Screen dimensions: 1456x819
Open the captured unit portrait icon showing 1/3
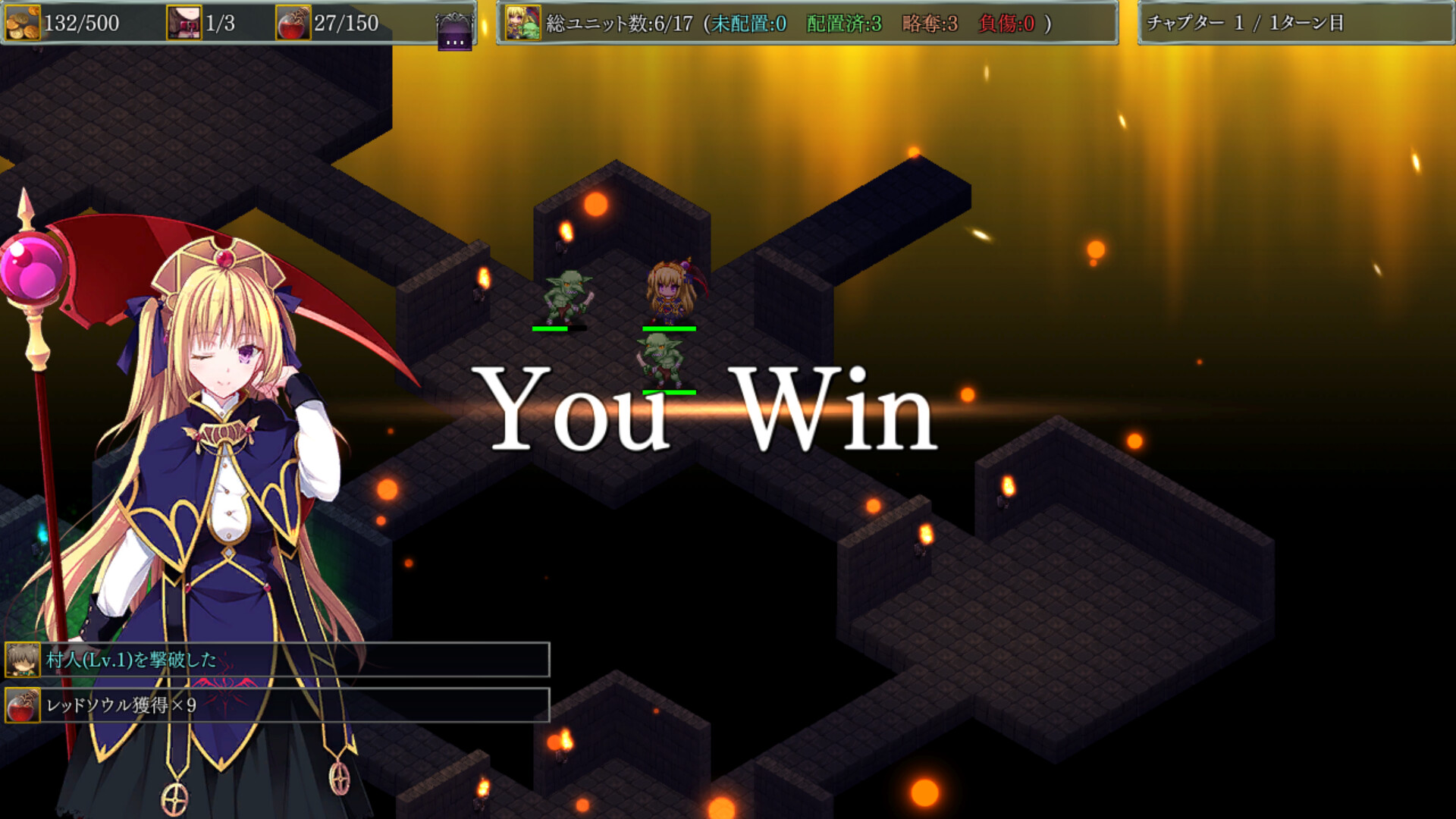coord(184,23)
